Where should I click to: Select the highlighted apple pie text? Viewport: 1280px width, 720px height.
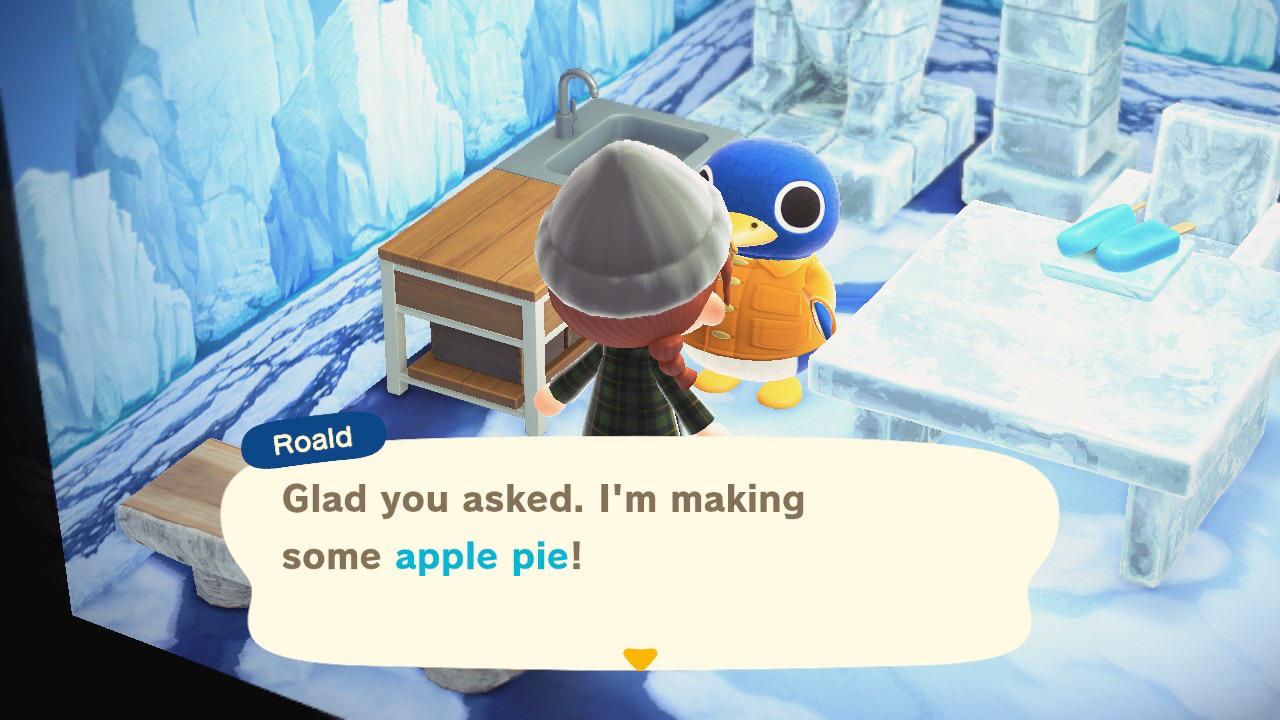point(479,558)
